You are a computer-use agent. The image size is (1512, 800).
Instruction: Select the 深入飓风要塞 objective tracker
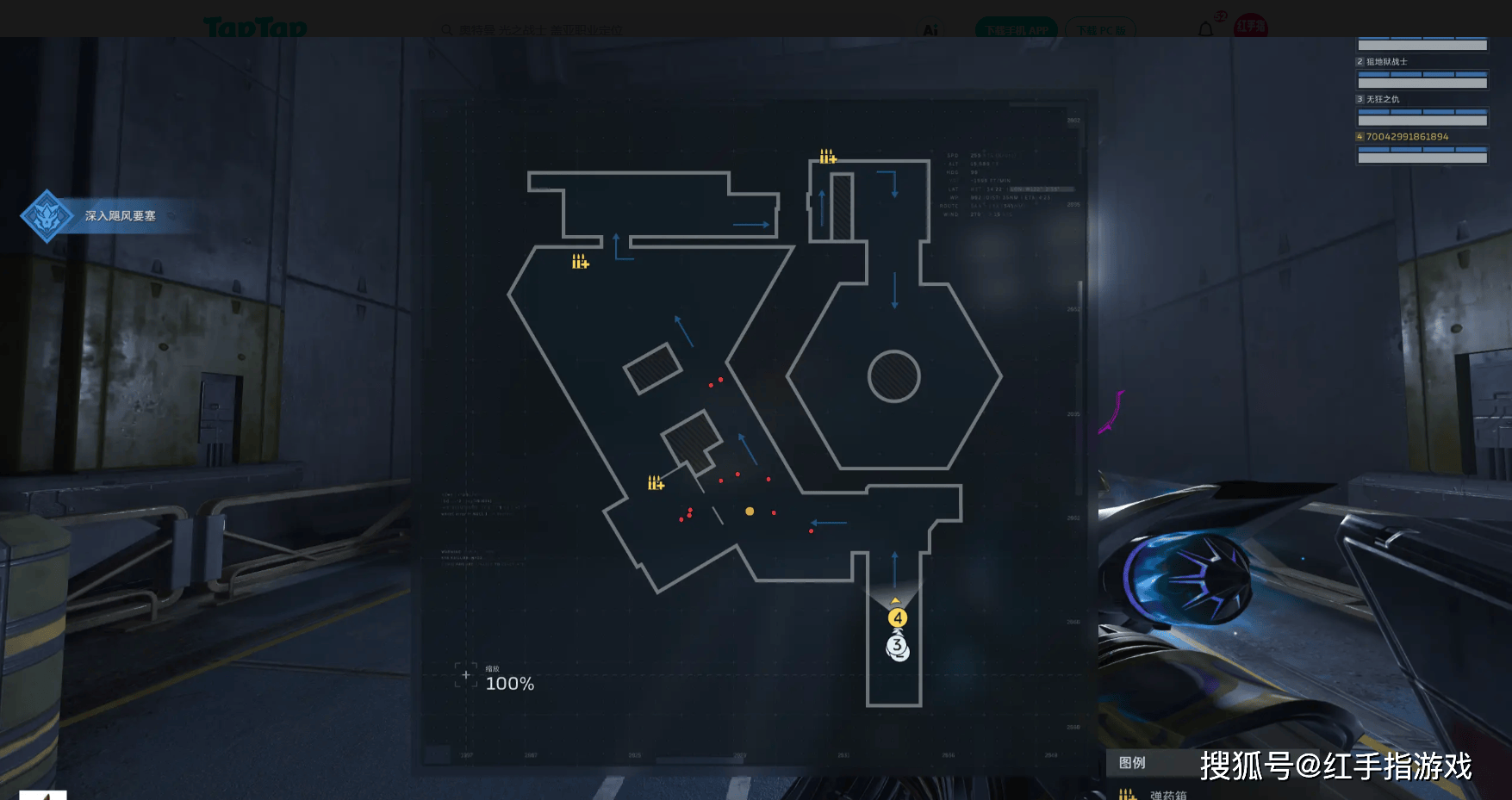click(119, 216)
